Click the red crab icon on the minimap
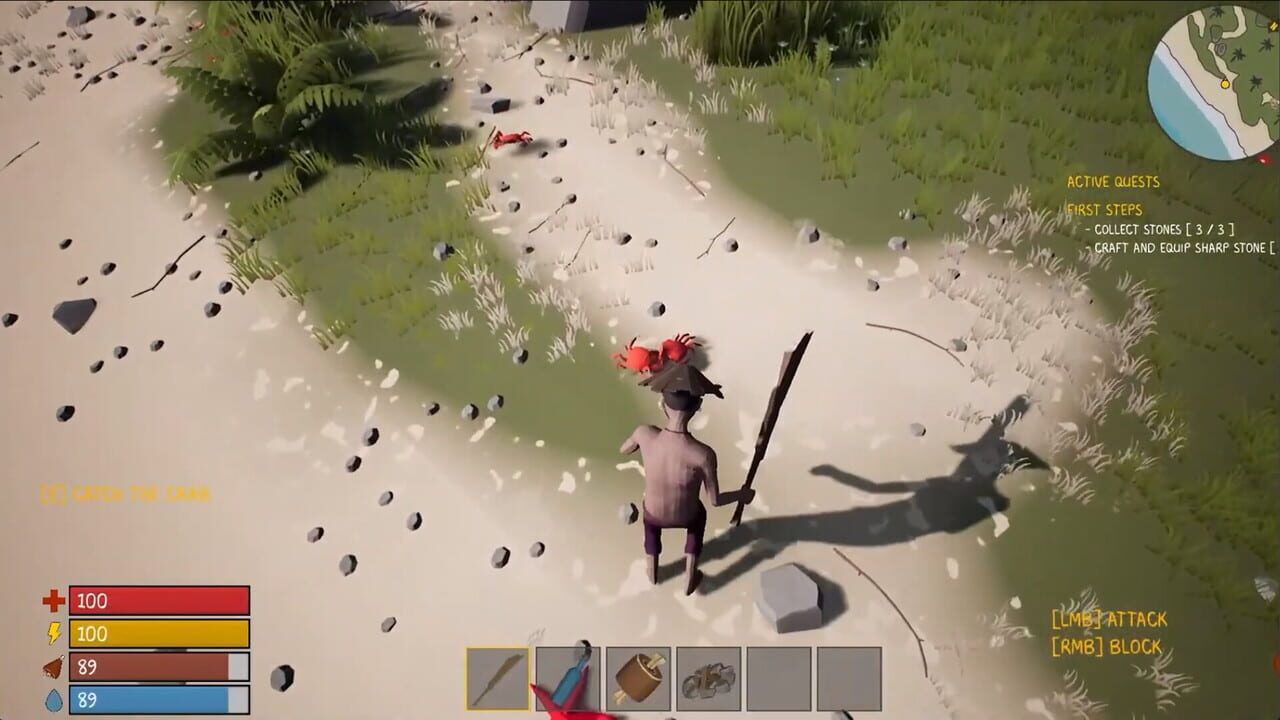Image resolution: width=1280 pixels, height=720 pixels. [1263, 158]
